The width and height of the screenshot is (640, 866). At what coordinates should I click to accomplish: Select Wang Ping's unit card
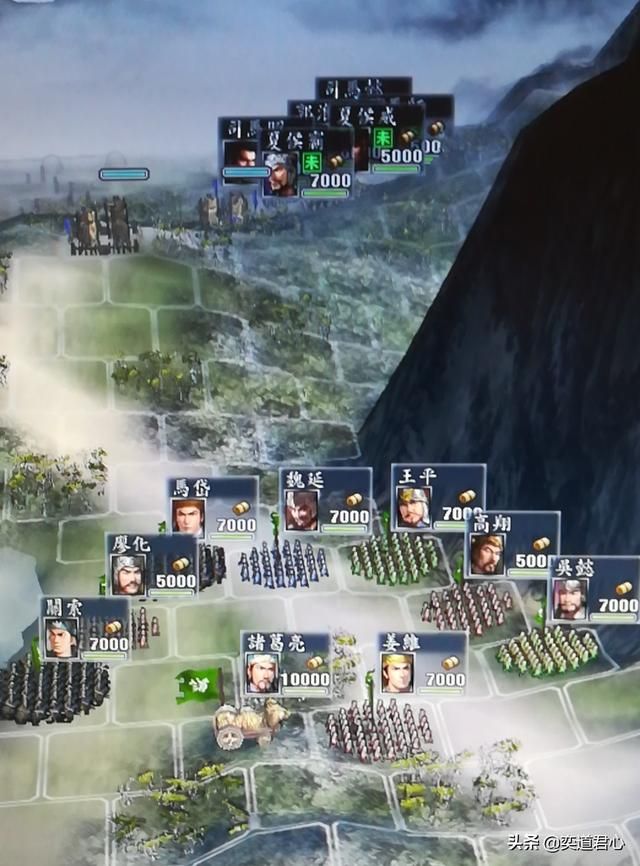click(x=437, y=497)
